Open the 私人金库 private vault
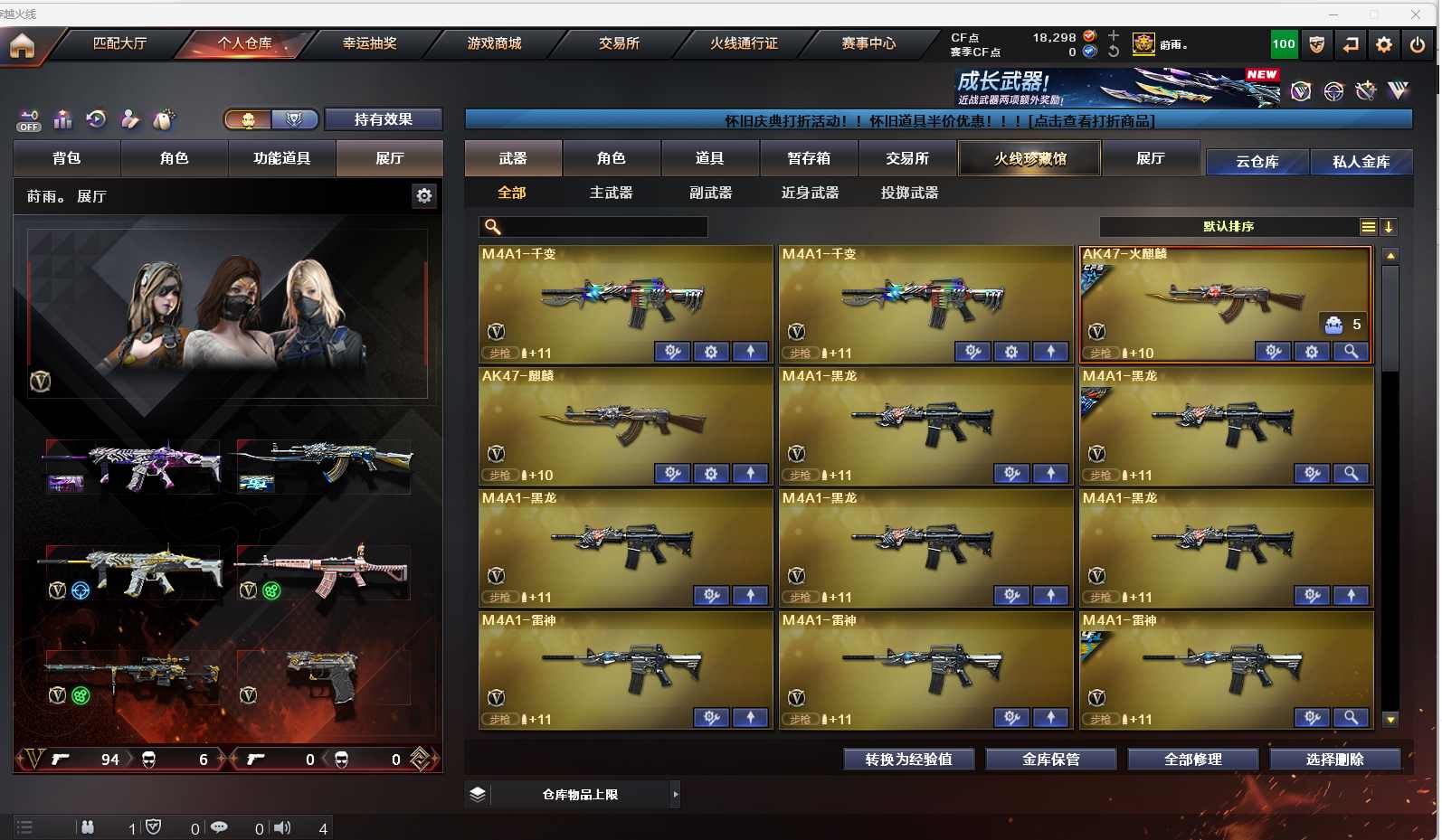 pyautogui.click(x=1361, y=162)
